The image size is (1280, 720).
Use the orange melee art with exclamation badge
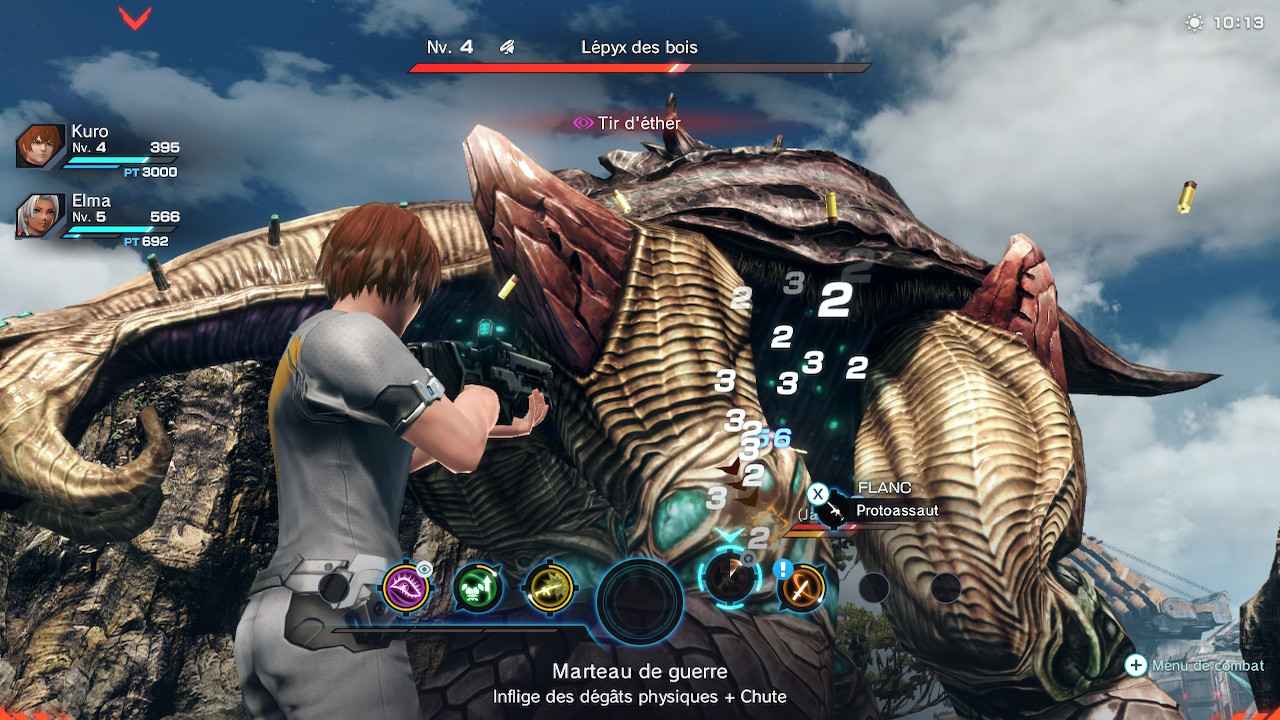coord(802,587)
